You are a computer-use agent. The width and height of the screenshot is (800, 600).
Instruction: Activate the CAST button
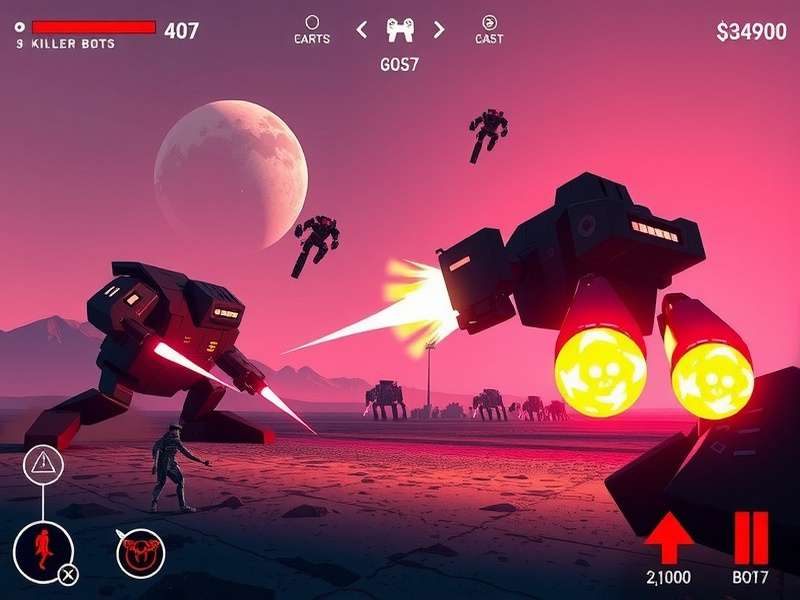489,23
